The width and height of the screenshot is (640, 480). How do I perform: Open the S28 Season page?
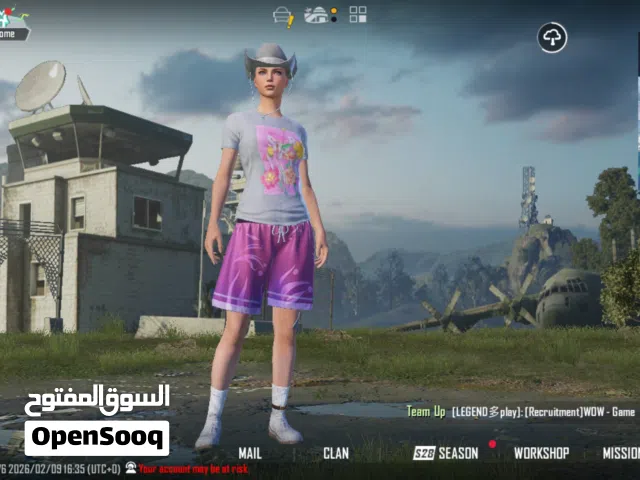tap(446, 453)
